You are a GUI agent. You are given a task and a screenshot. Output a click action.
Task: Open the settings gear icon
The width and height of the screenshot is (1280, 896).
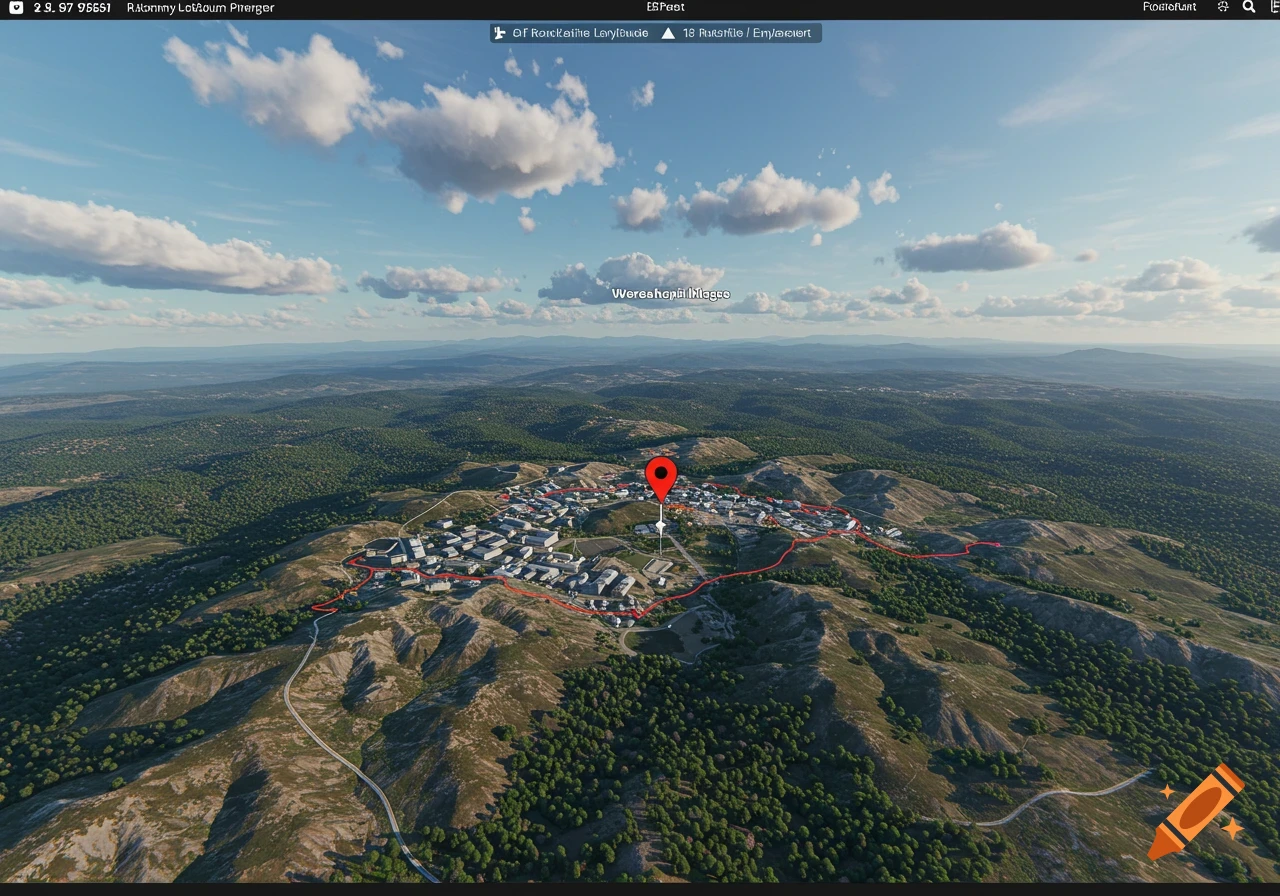(1222, 7)
